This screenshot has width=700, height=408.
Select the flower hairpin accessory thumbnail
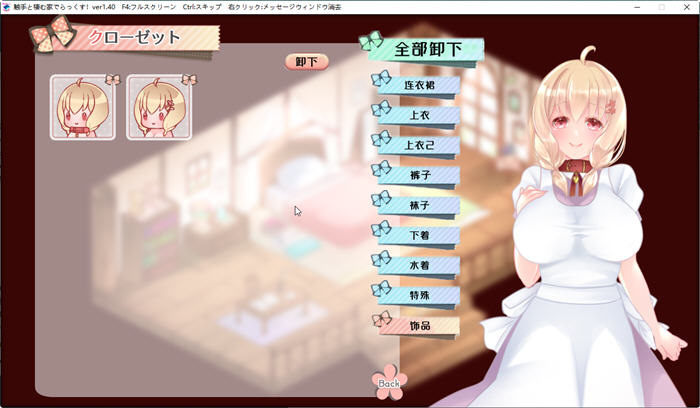[x=158, y=106]
